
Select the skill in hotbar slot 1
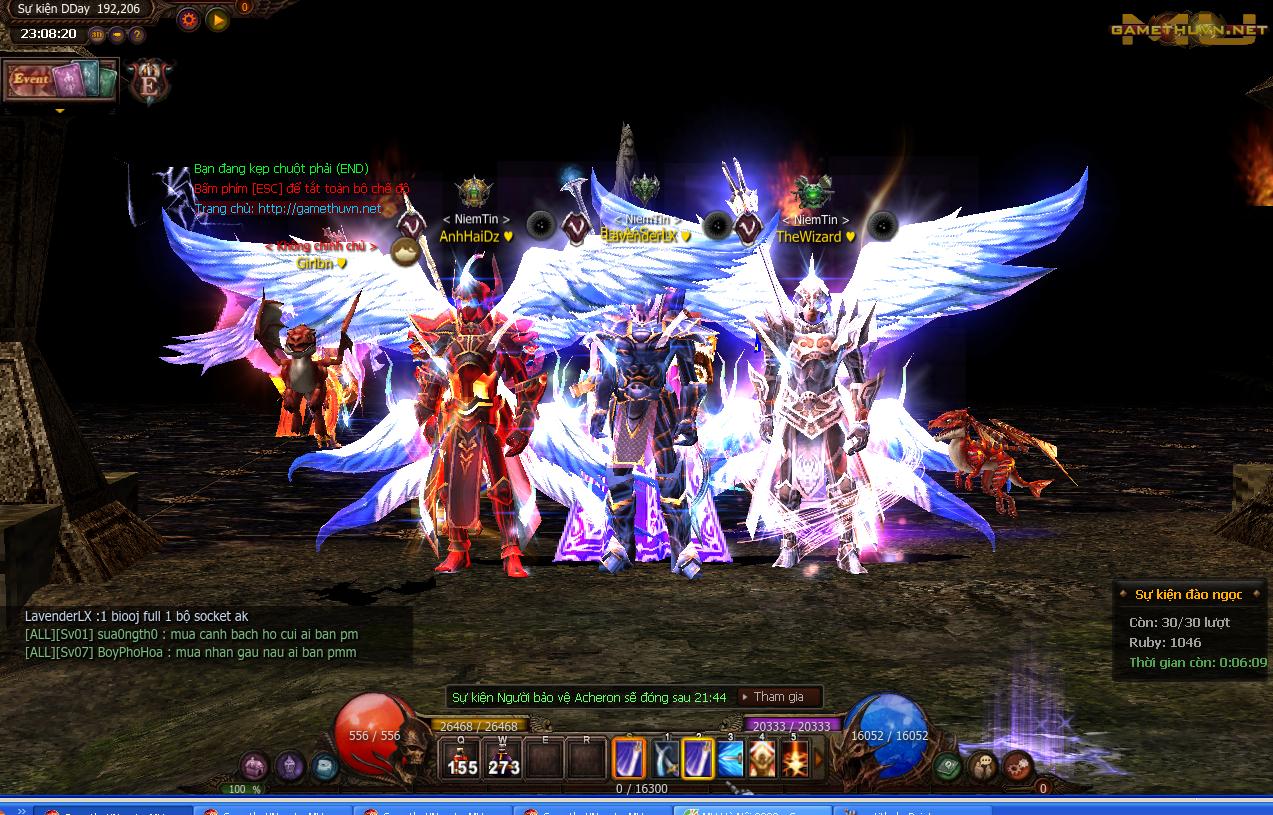(x=665, y=759)
